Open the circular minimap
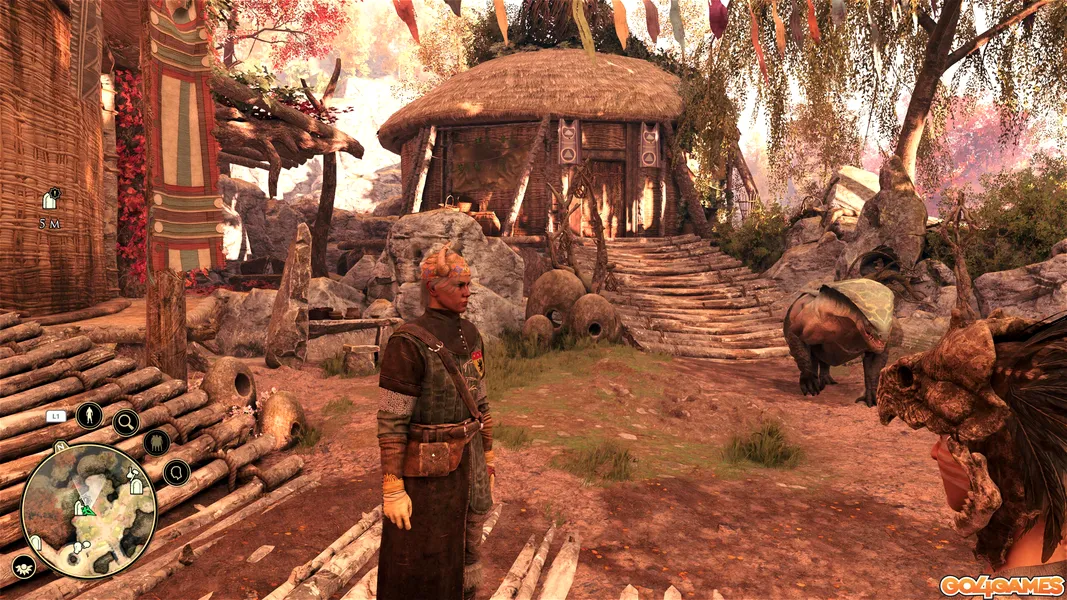 coord(88,511)
